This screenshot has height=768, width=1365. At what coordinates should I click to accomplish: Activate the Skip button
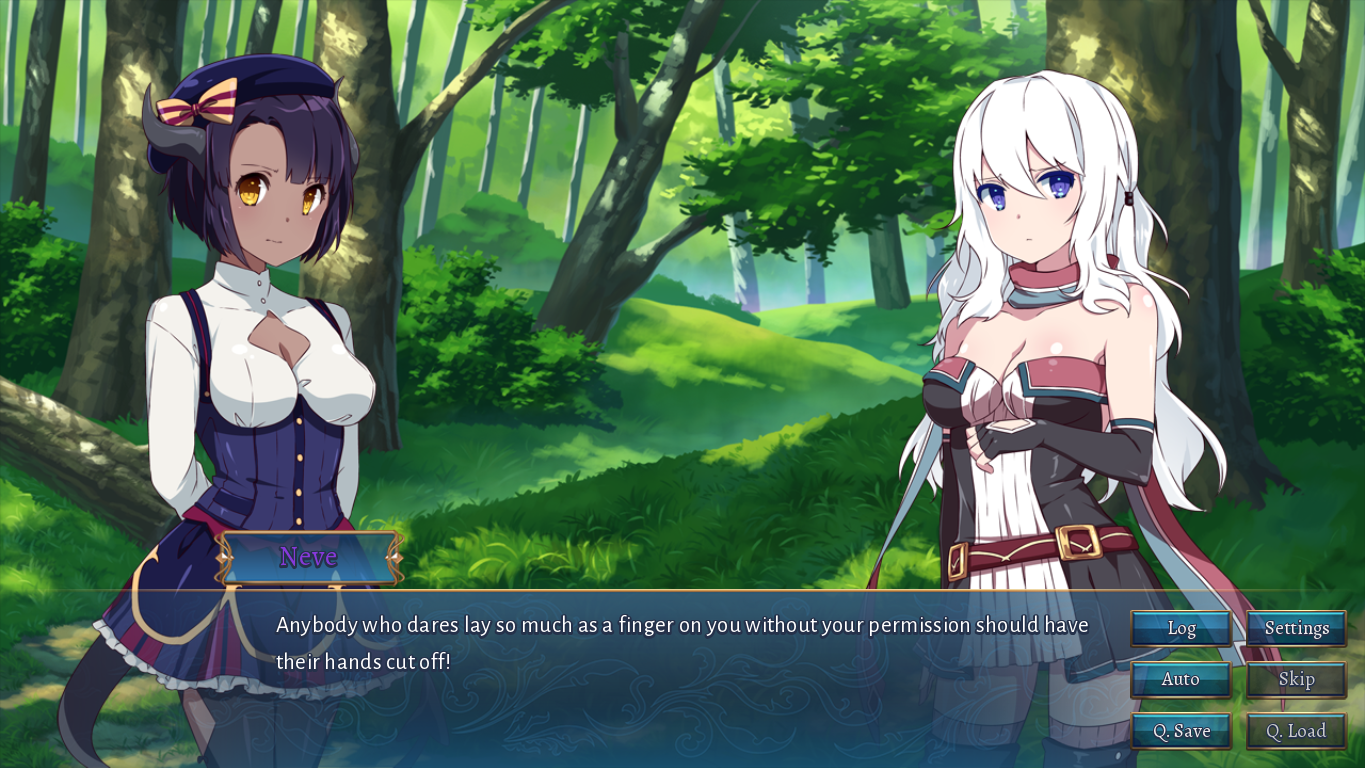point(1296,680)
